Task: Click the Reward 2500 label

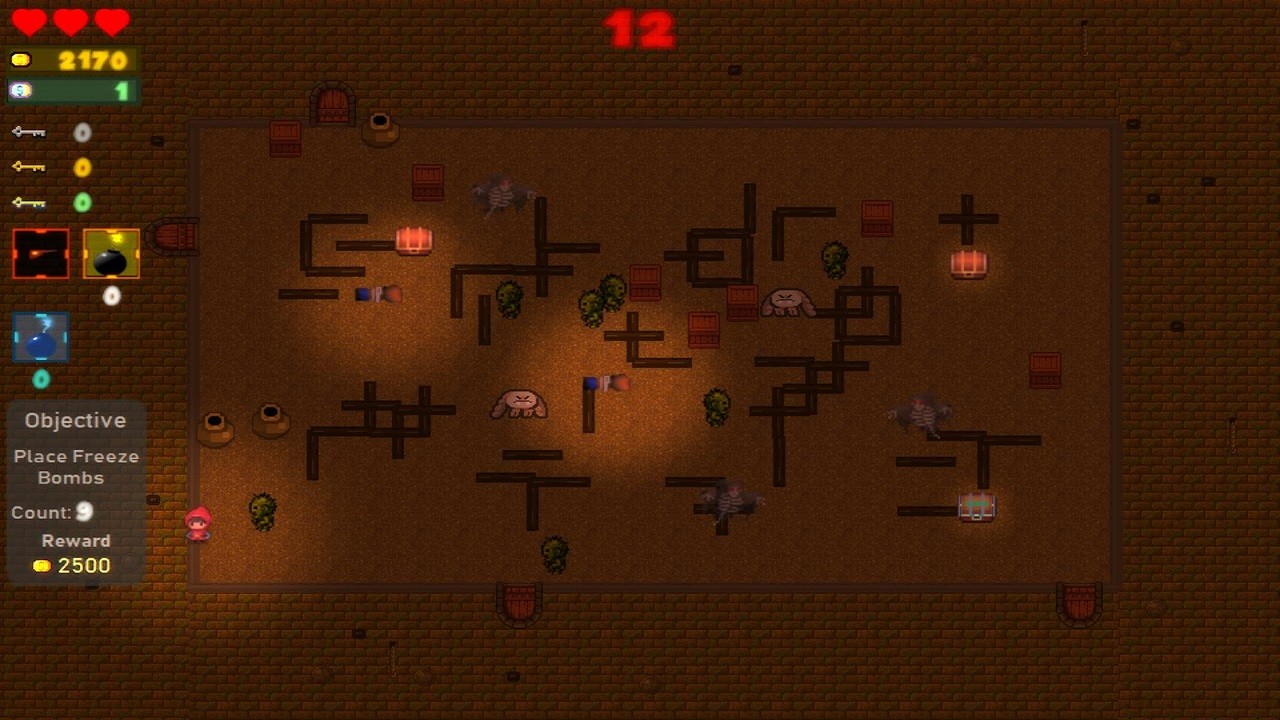Action: (x=75, y=540)
